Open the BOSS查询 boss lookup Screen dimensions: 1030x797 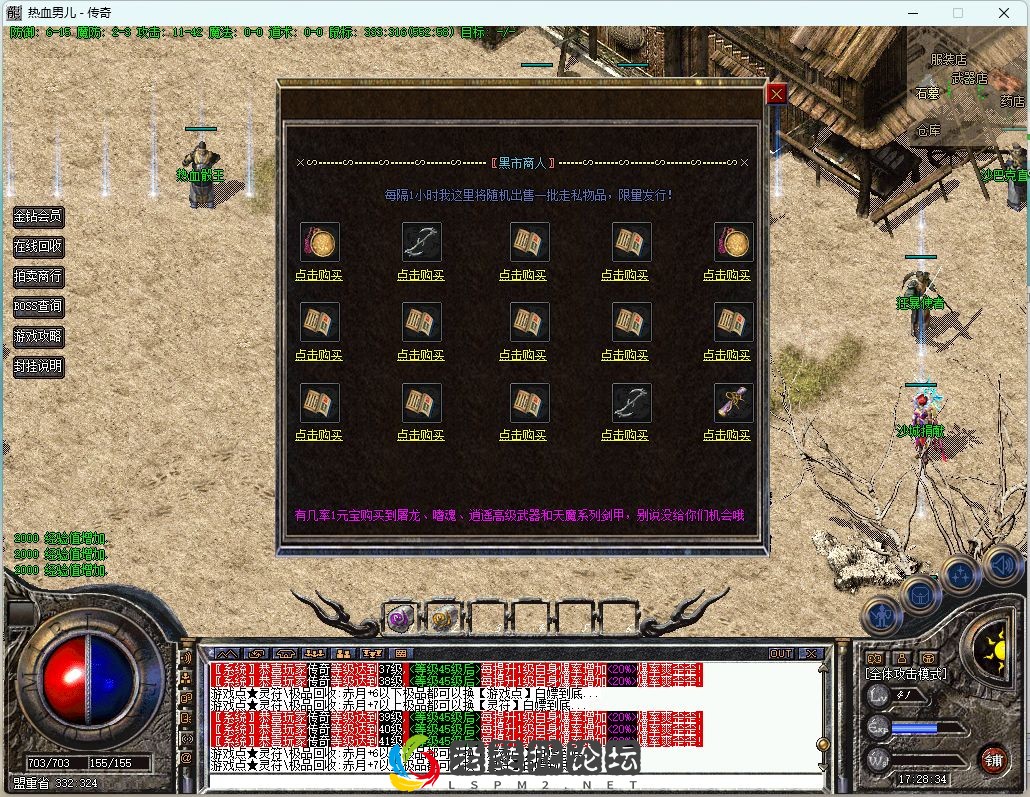38,306
